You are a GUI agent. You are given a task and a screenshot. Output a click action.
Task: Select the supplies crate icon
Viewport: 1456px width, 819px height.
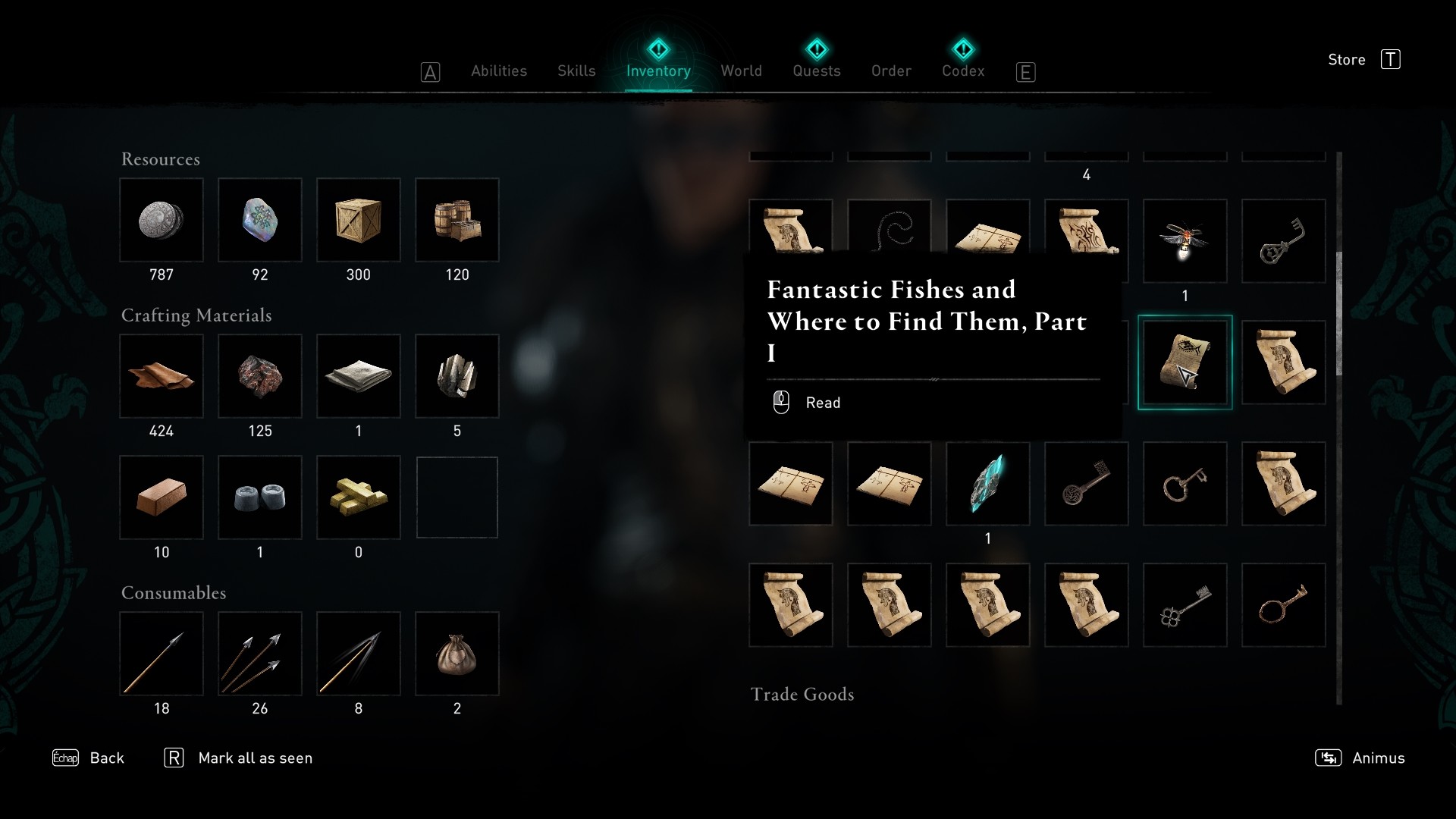[x=359, y=220]
